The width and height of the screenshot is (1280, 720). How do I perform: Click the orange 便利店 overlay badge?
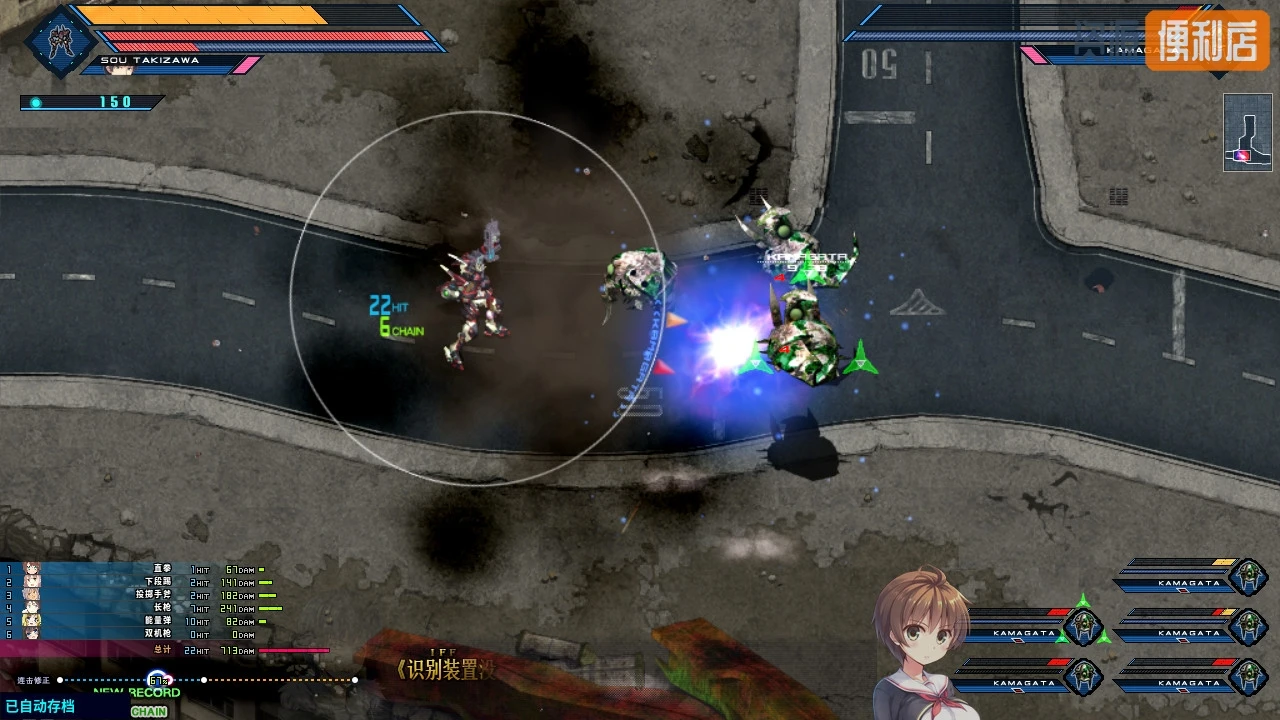(1206, 40)
